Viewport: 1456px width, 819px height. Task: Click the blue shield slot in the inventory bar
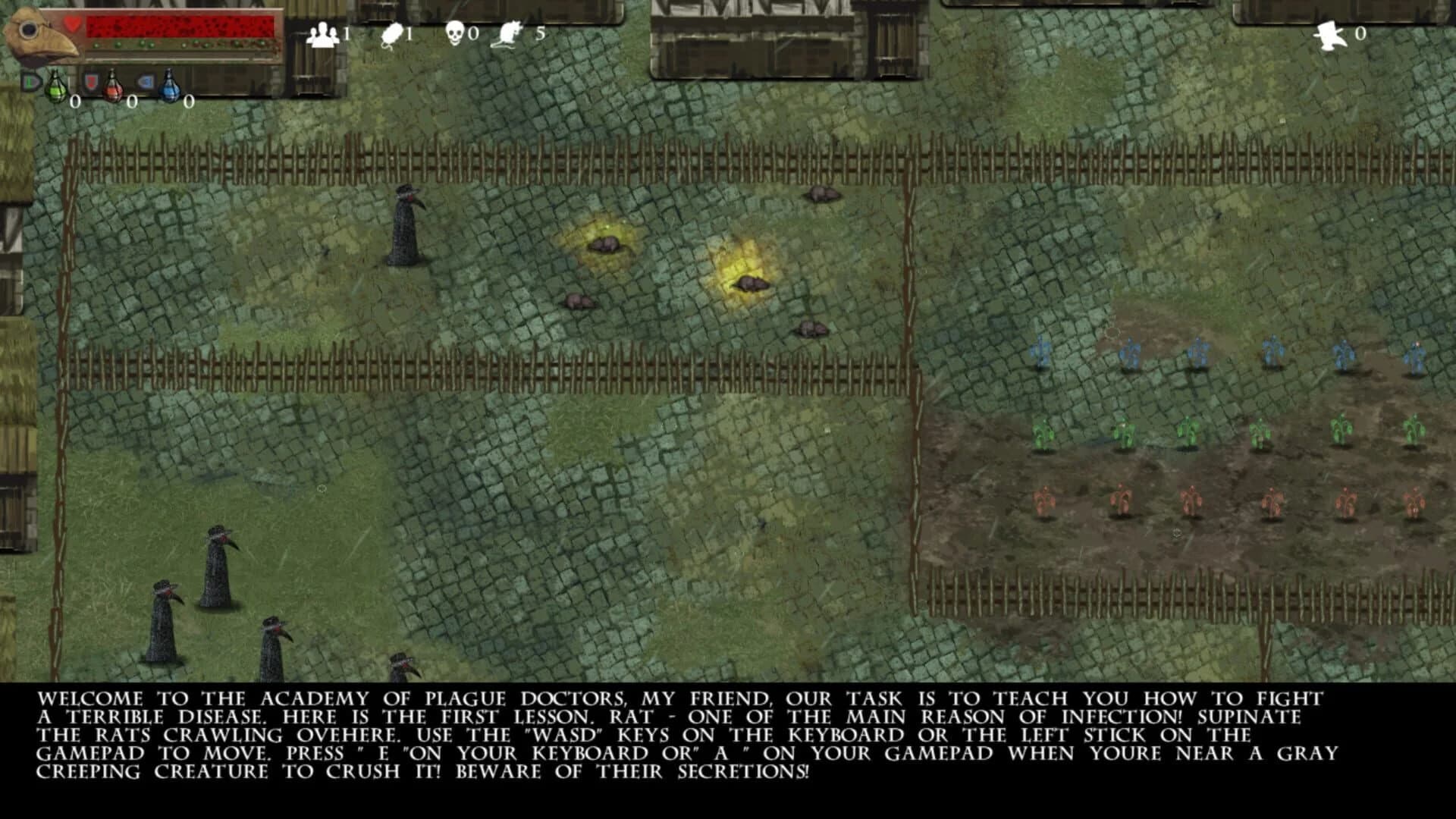pyautogui.click(x=144, y=80)
